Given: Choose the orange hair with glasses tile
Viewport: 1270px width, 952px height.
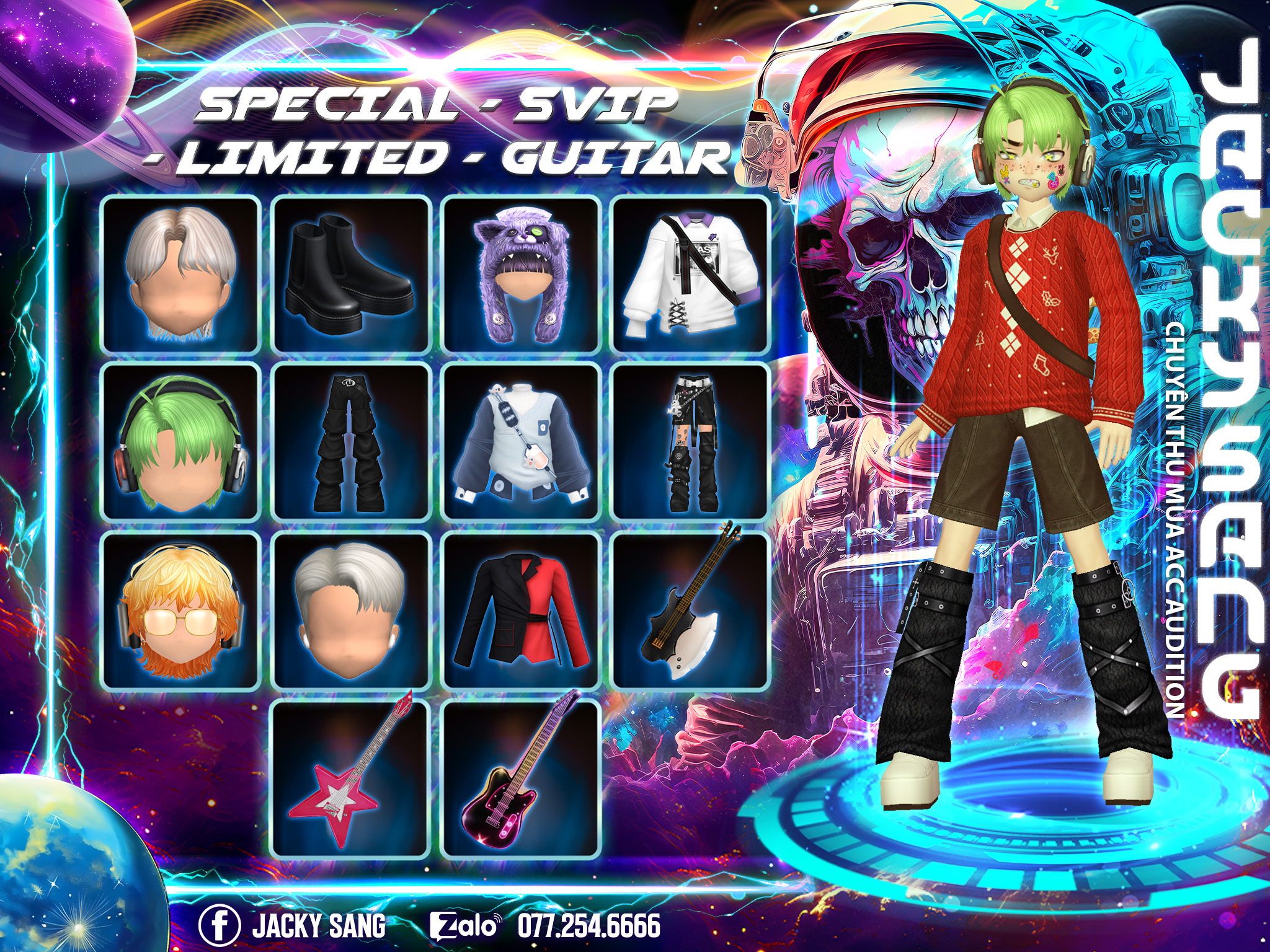Looking at the screenshot, I should [180, 610].
